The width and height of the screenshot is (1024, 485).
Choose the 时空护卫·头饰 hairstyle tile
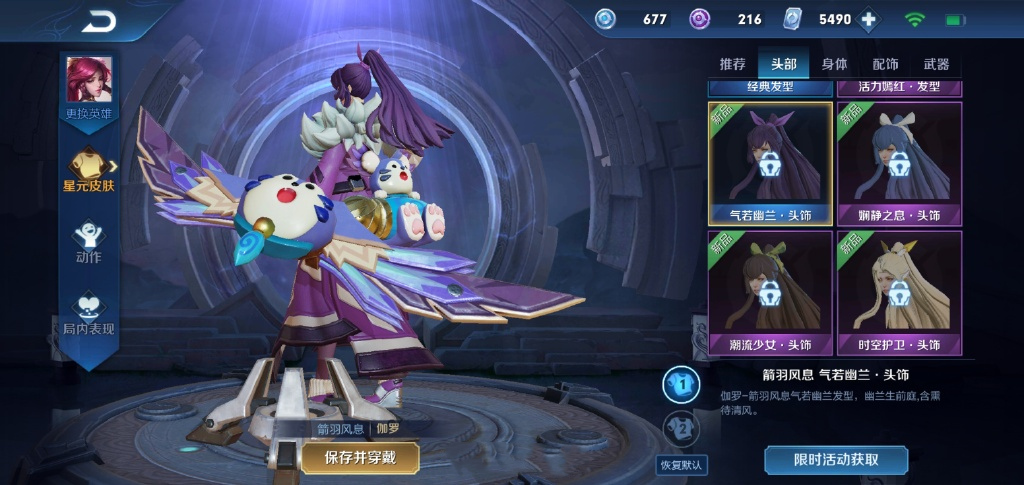[x=899, y=293]
